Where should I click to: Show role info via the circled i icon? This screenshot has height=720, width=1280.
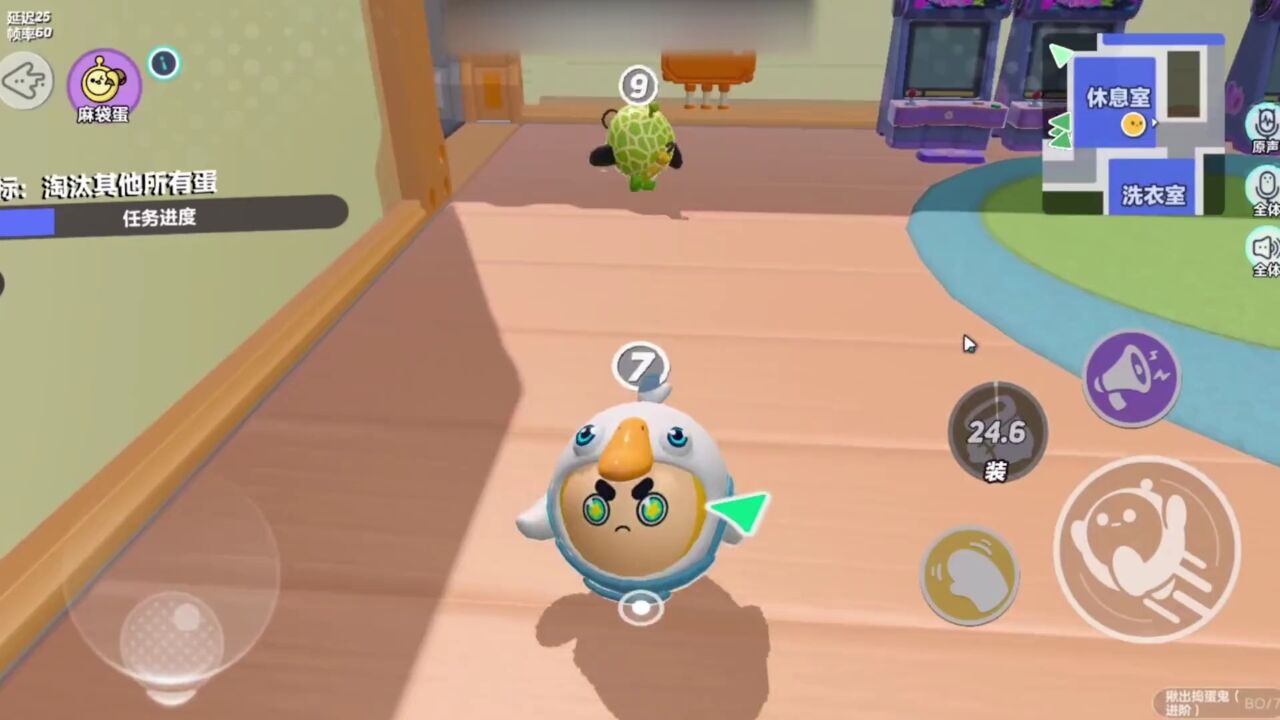164,64
